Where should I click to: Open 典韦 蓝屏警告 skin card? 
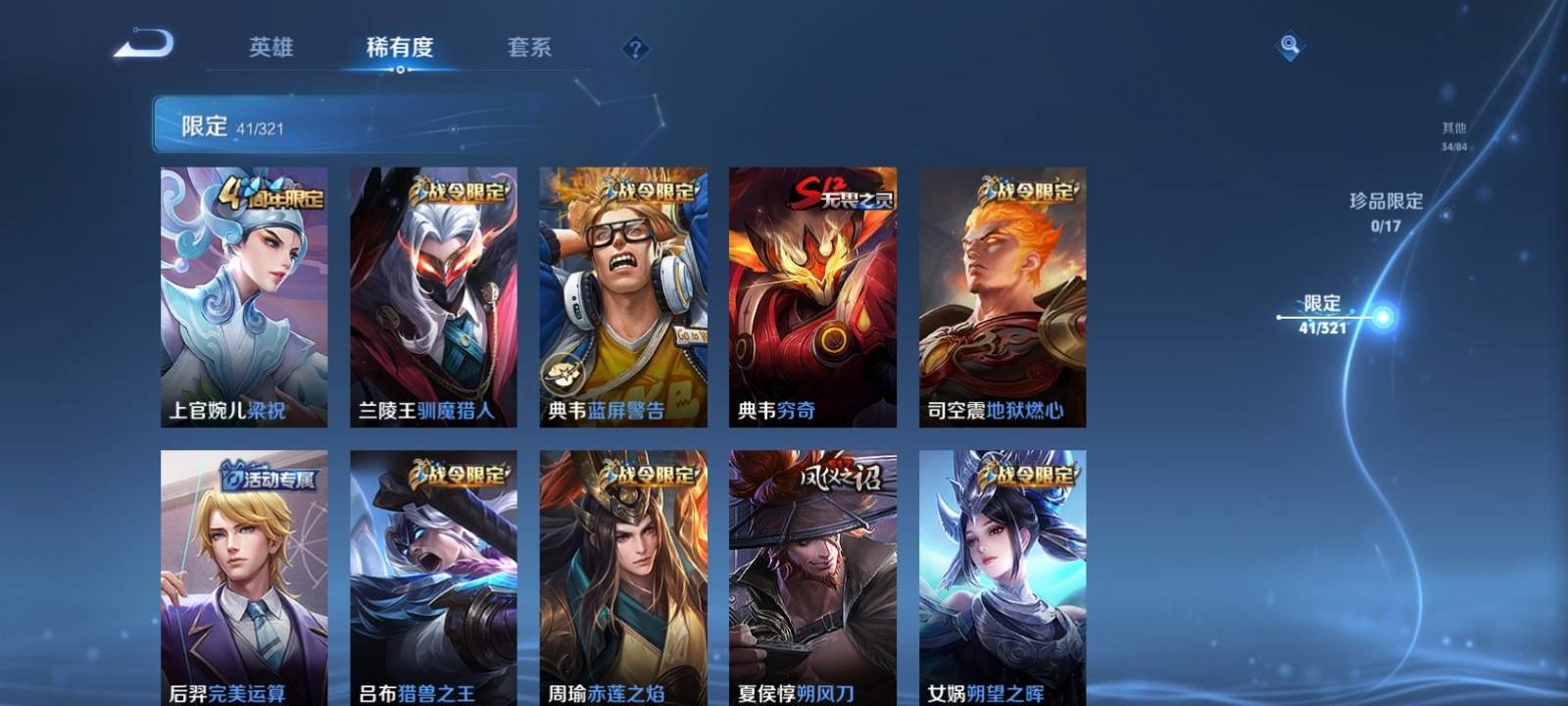click(x=622, y=296)
